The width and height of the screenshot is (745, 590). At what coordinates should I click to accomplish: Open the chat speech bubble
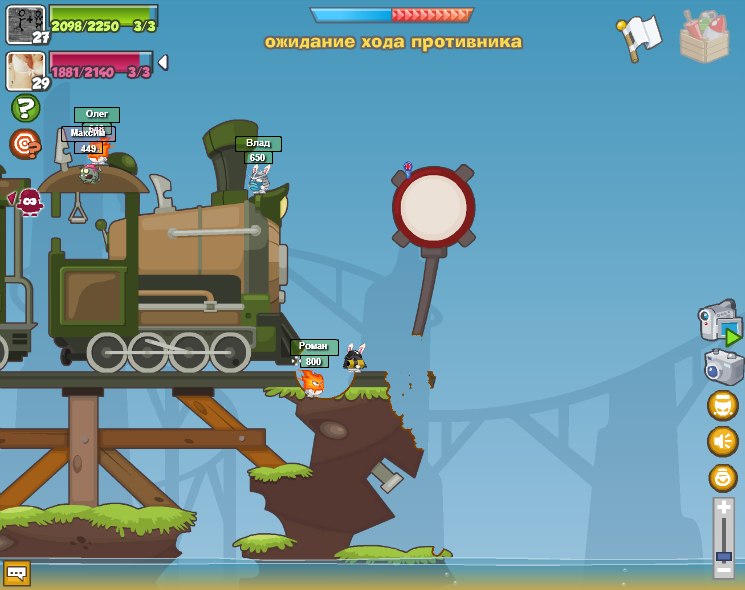coord(17,573)
